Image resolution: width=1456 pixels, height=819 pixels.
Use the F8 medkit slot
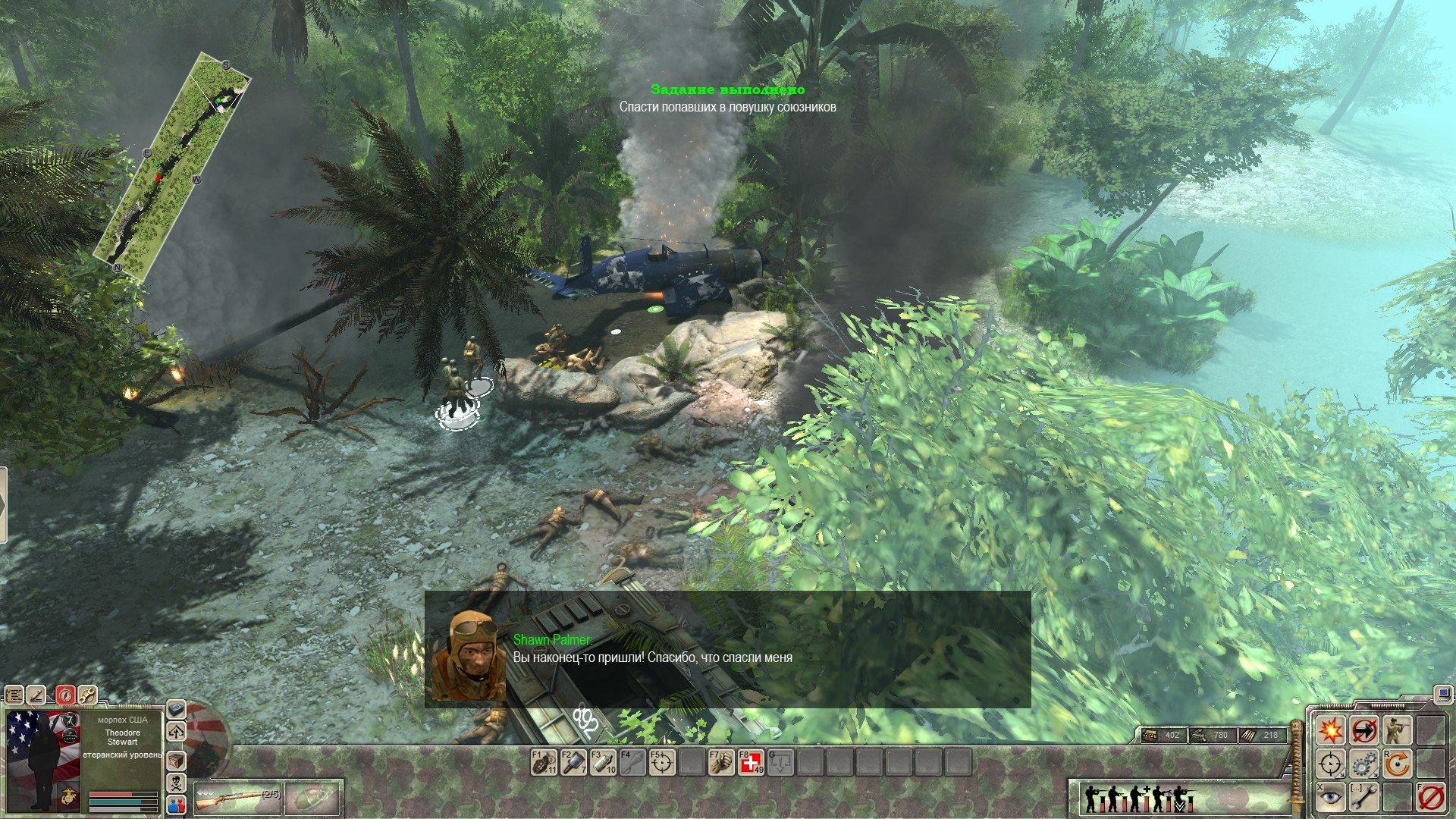click(751, 762)
